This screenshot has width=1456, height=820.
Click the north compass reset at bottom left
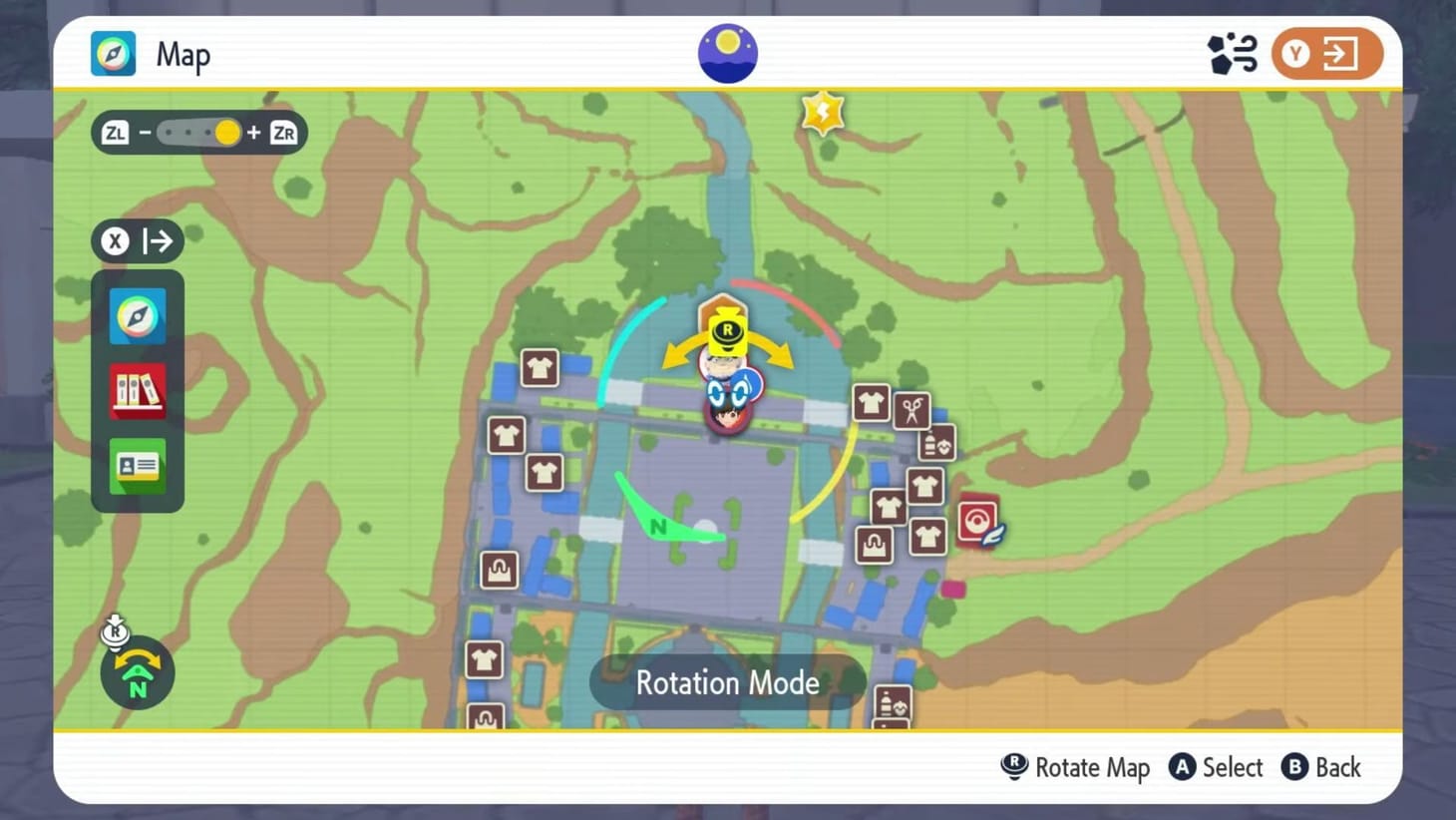[x=138, y=673]
